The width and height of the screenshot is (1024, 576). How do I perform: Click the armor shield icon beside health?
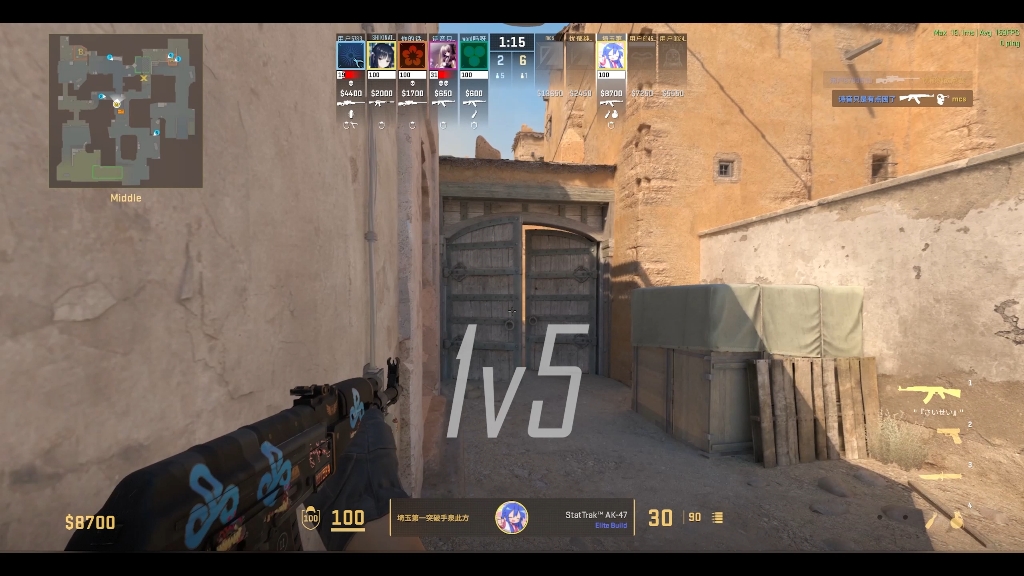311,517
